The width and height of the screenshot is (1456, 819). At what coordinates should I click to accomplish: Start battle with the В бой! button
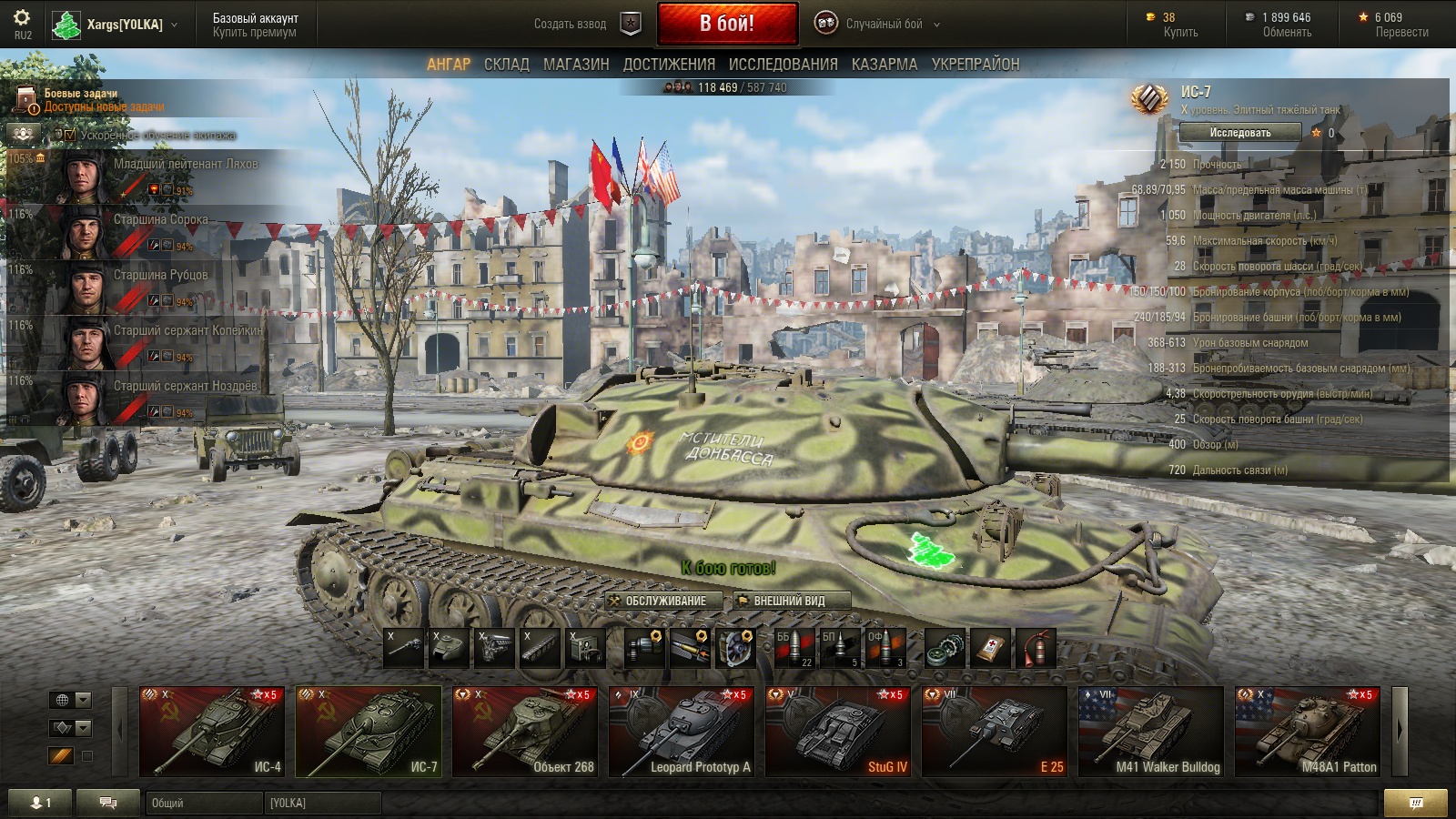[x=727, y=24]
